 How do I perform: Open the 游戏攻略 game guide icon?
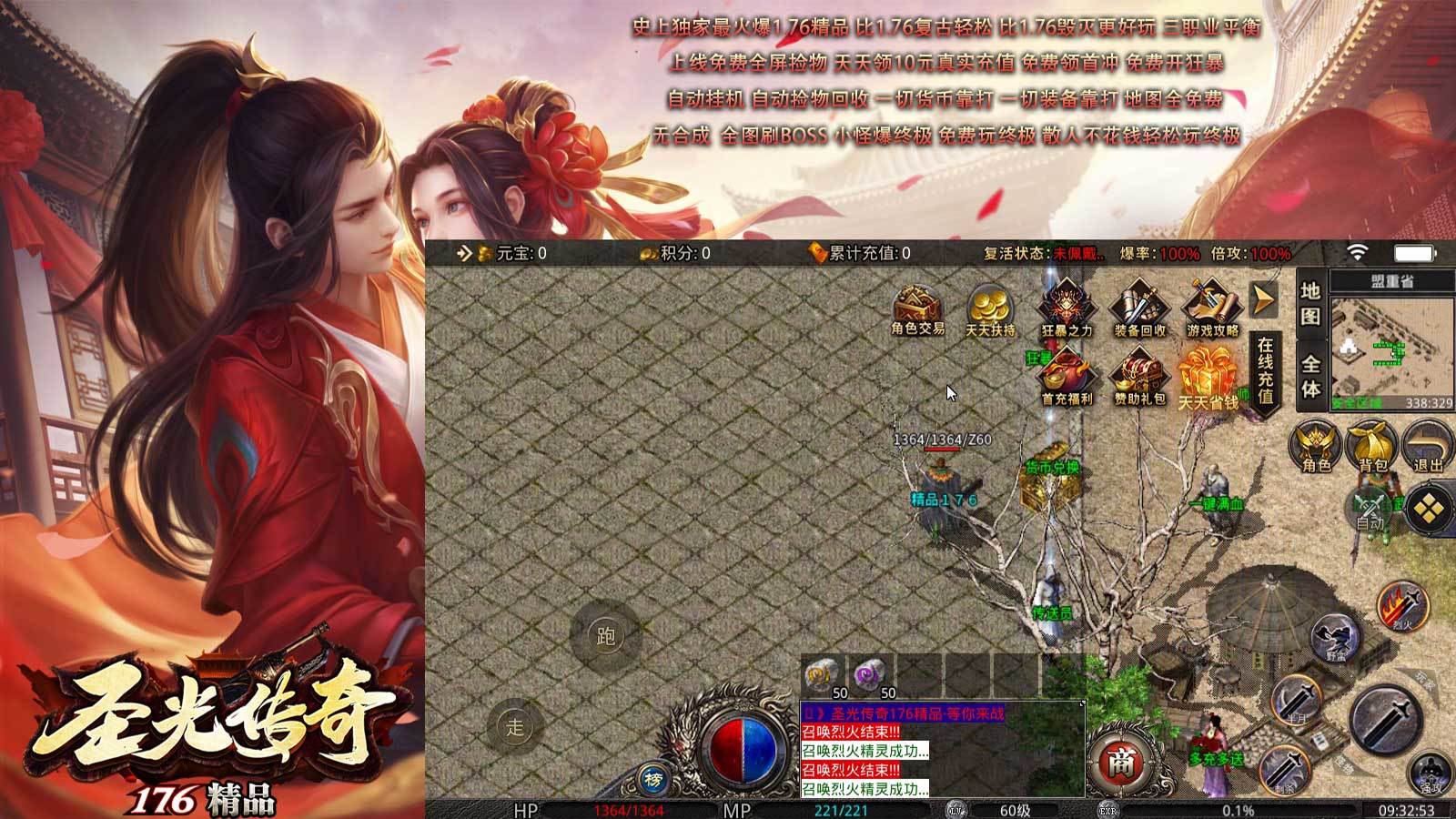[1211, 308]
